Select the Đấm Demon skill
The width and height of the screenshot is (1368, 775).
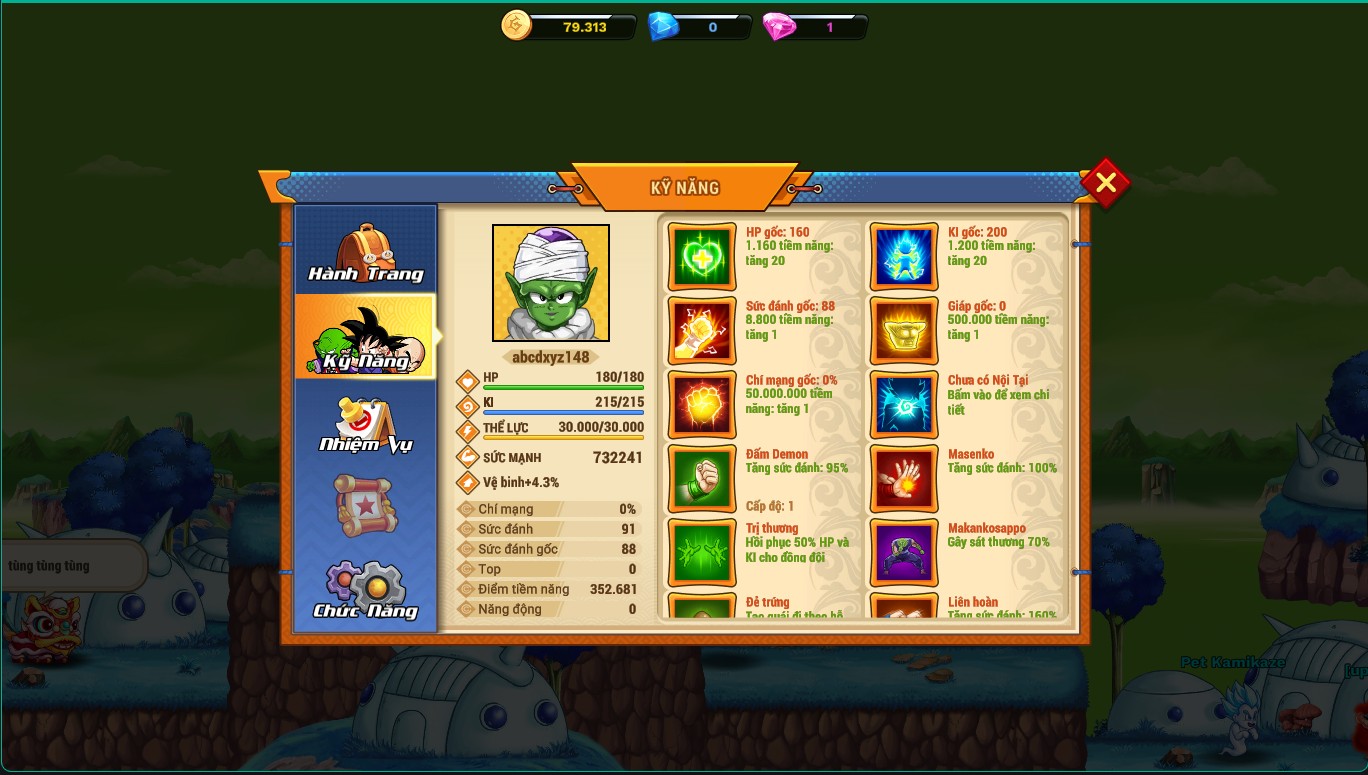coord(702,479)
